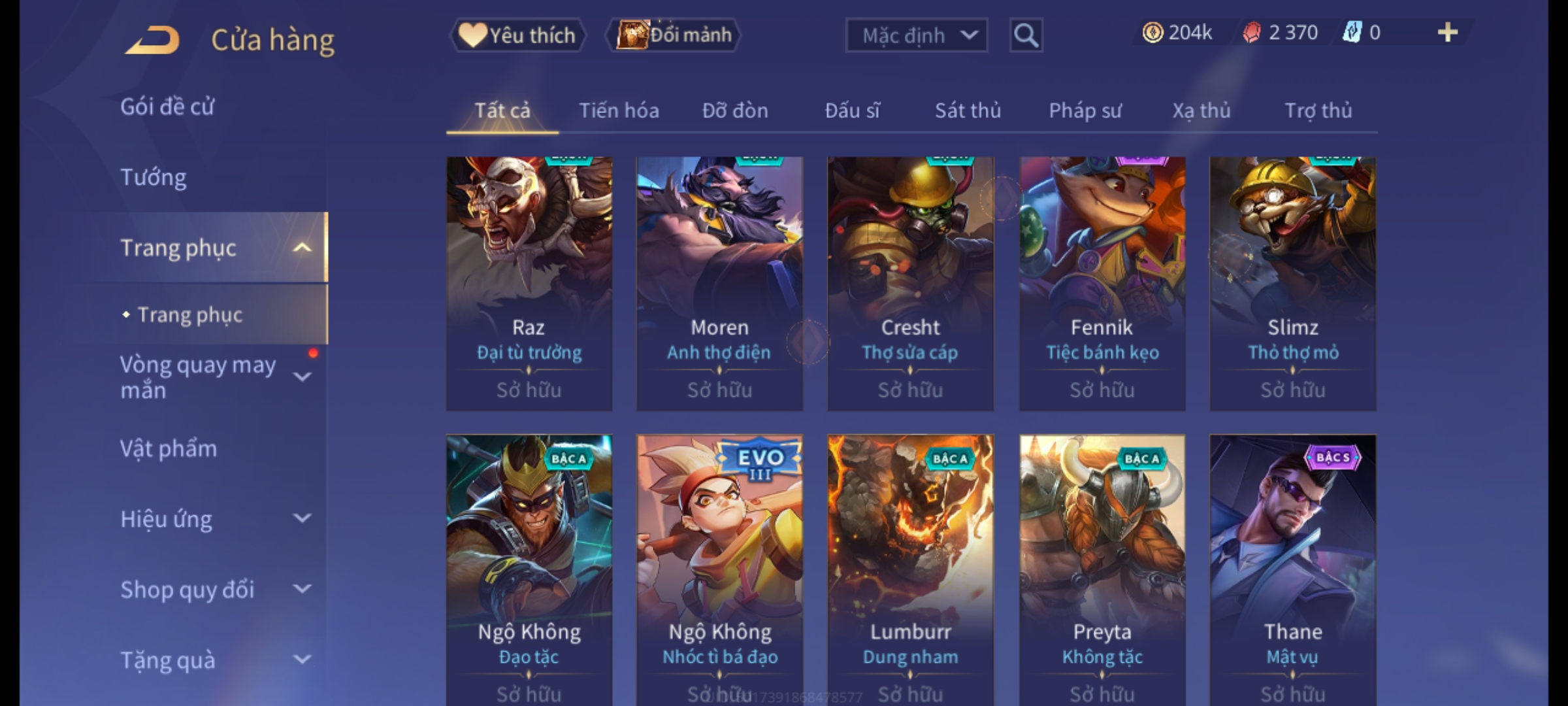Screen dimensions: 1568x706
Task: Expand the Mặc định sort dropdown
Action: point(916,35)
